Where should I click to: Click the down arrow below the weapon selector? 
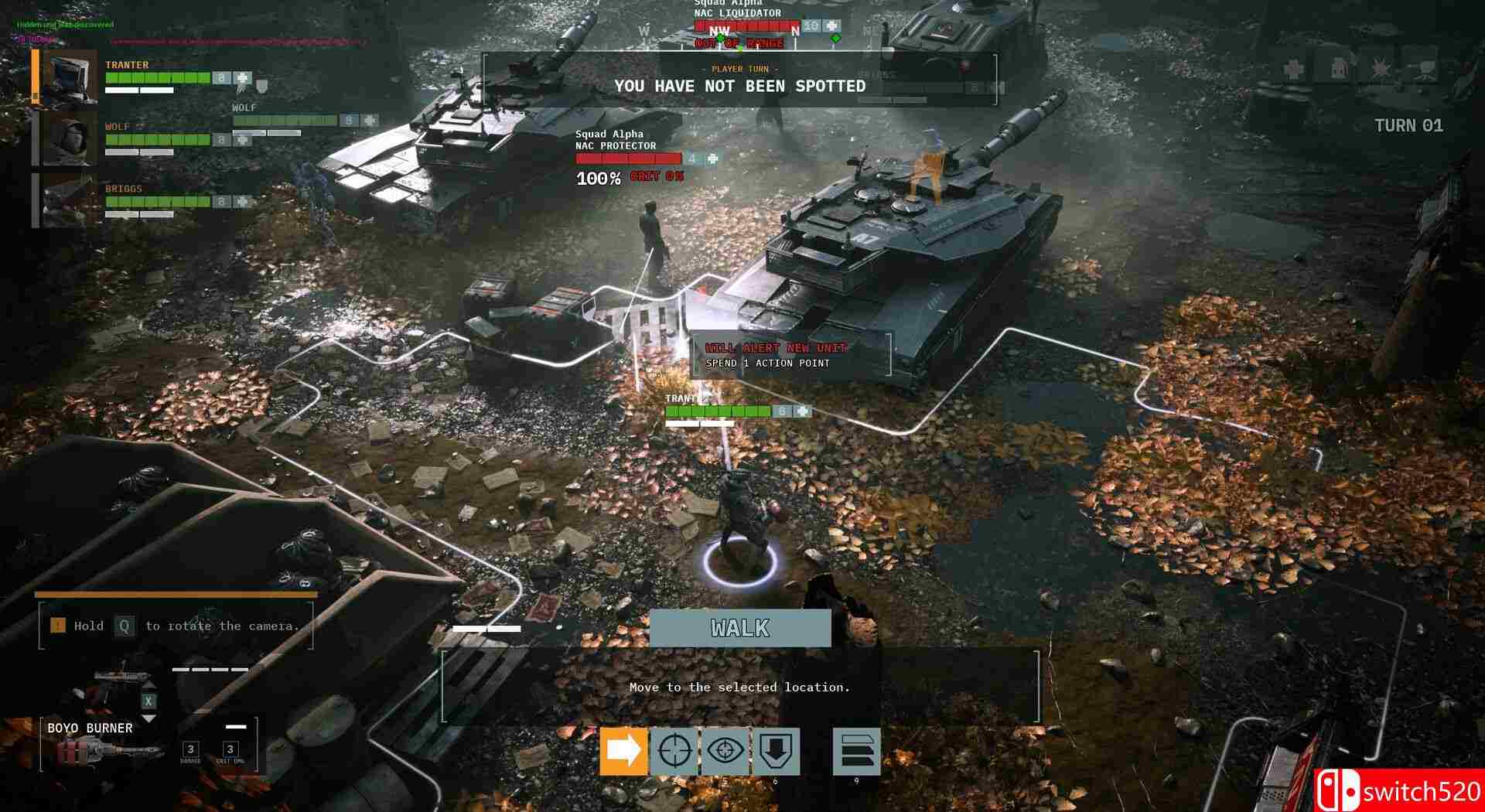[x=148, y=718]
